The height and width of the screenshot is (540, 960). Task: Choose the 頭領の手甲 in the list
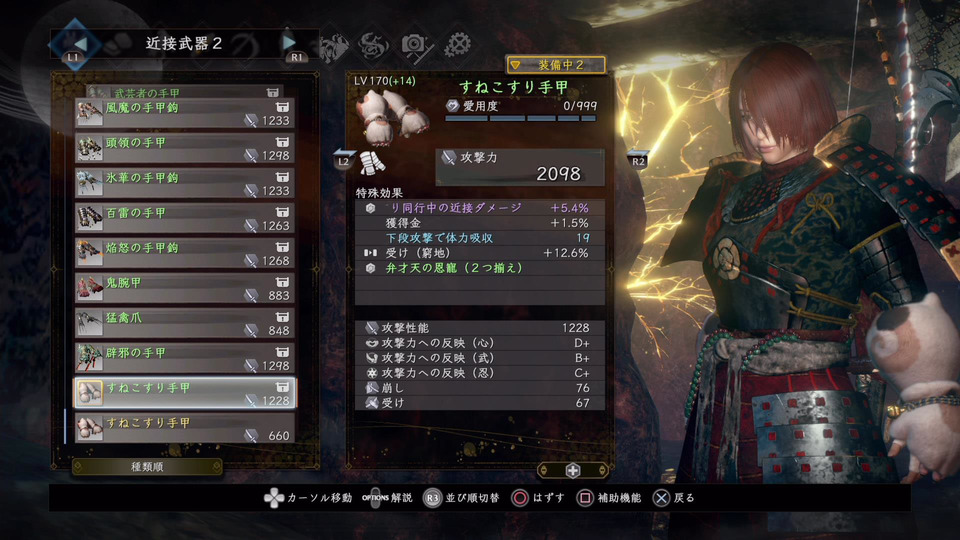[x=185, y=149]
